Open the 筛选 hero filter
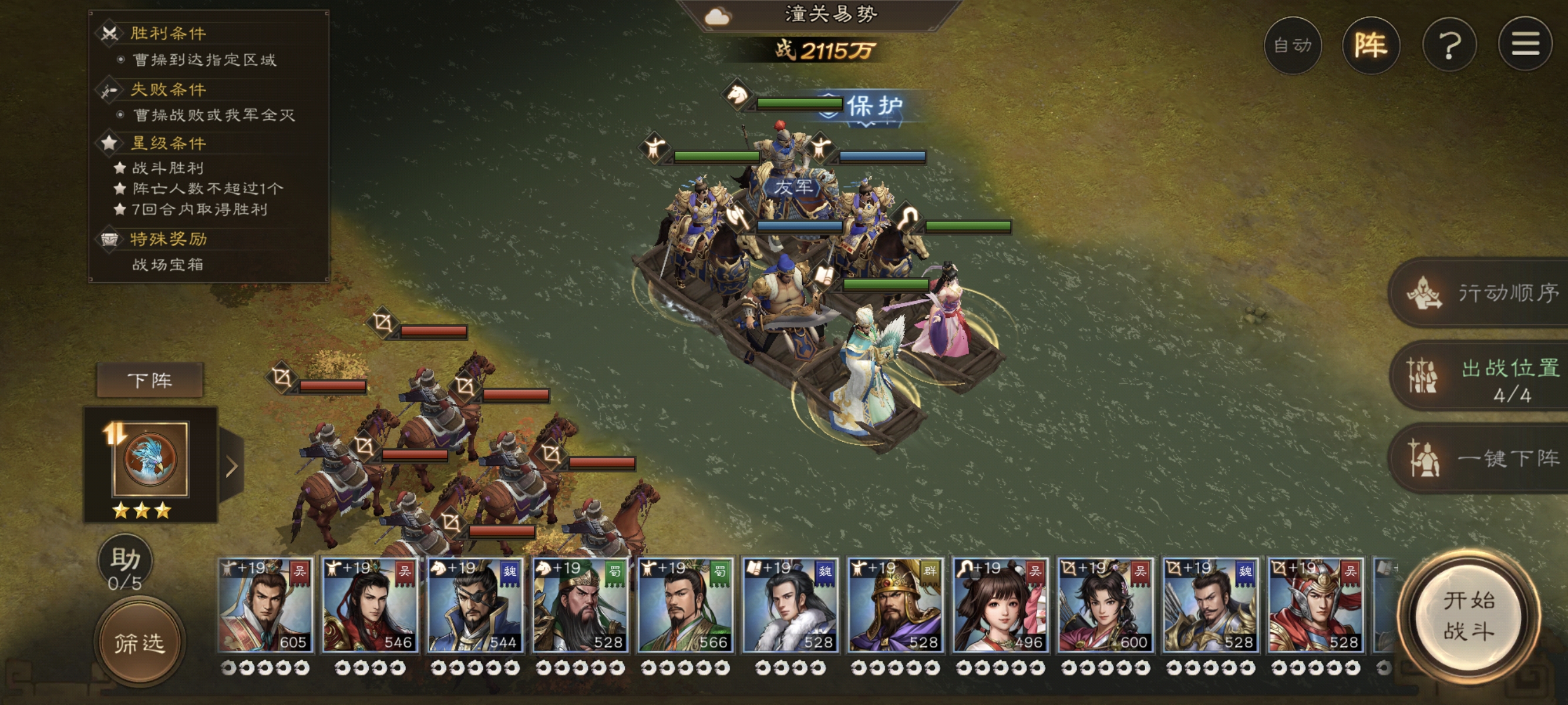This screenshot has width=1568, height=705. point(139,643)
